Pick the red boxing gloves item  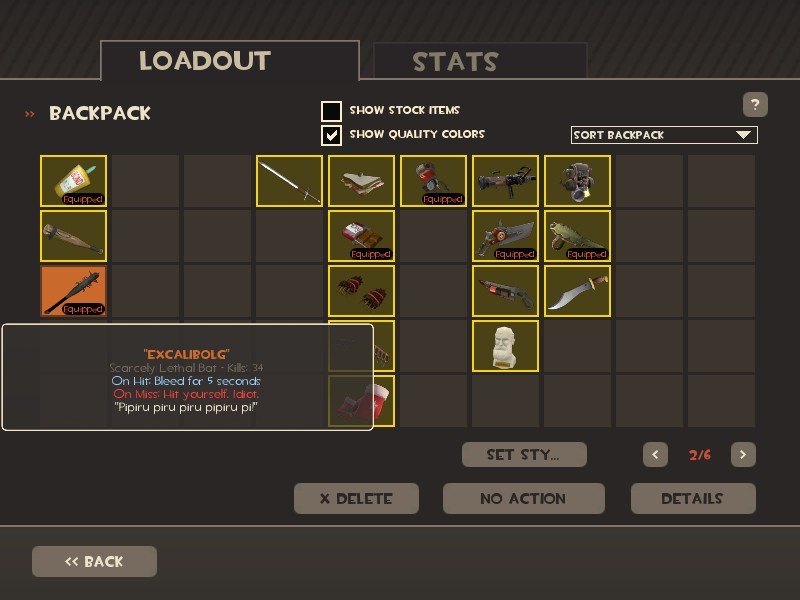pyautogui.click(x=361, y=291)
